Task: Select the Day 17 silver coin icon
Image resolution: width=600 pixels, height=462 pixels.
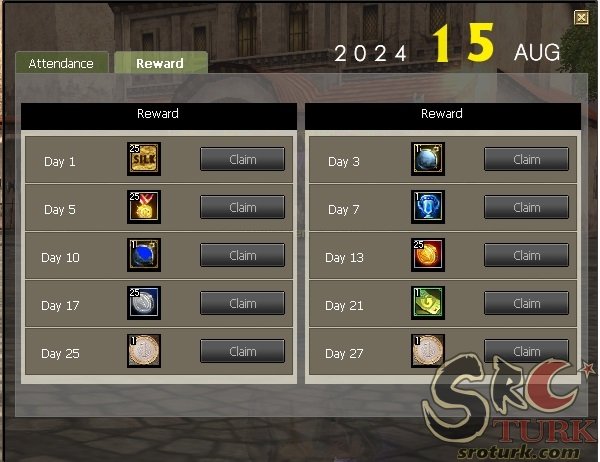Action: [x=144, y=303]
